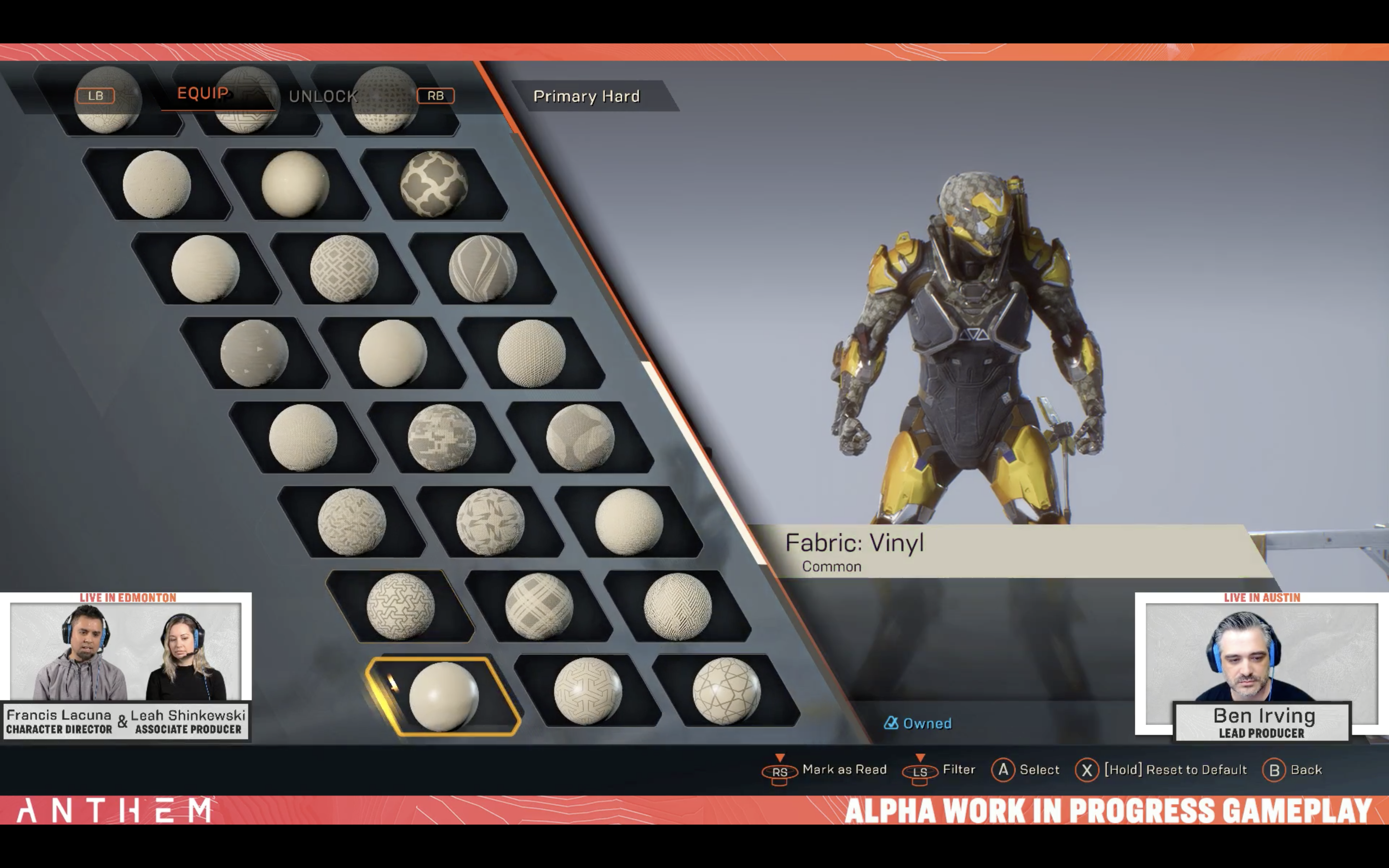Pick the digital camouflage fabric swatch

tap(441, 437)
